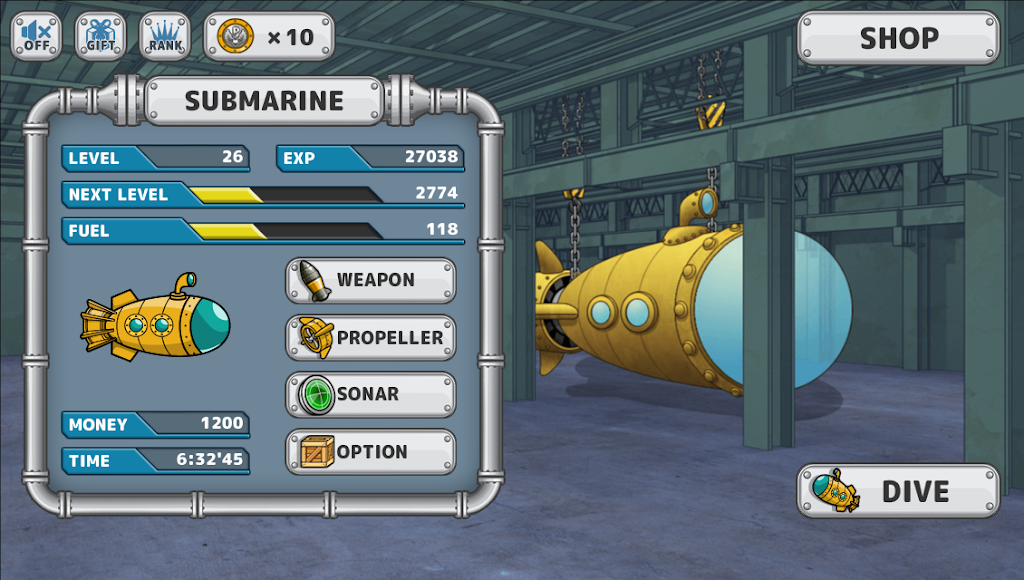Open the WEAPON upgrade menu
Image resolution: width=1024 pixels, height=580 pixels.
pos(371,280)
